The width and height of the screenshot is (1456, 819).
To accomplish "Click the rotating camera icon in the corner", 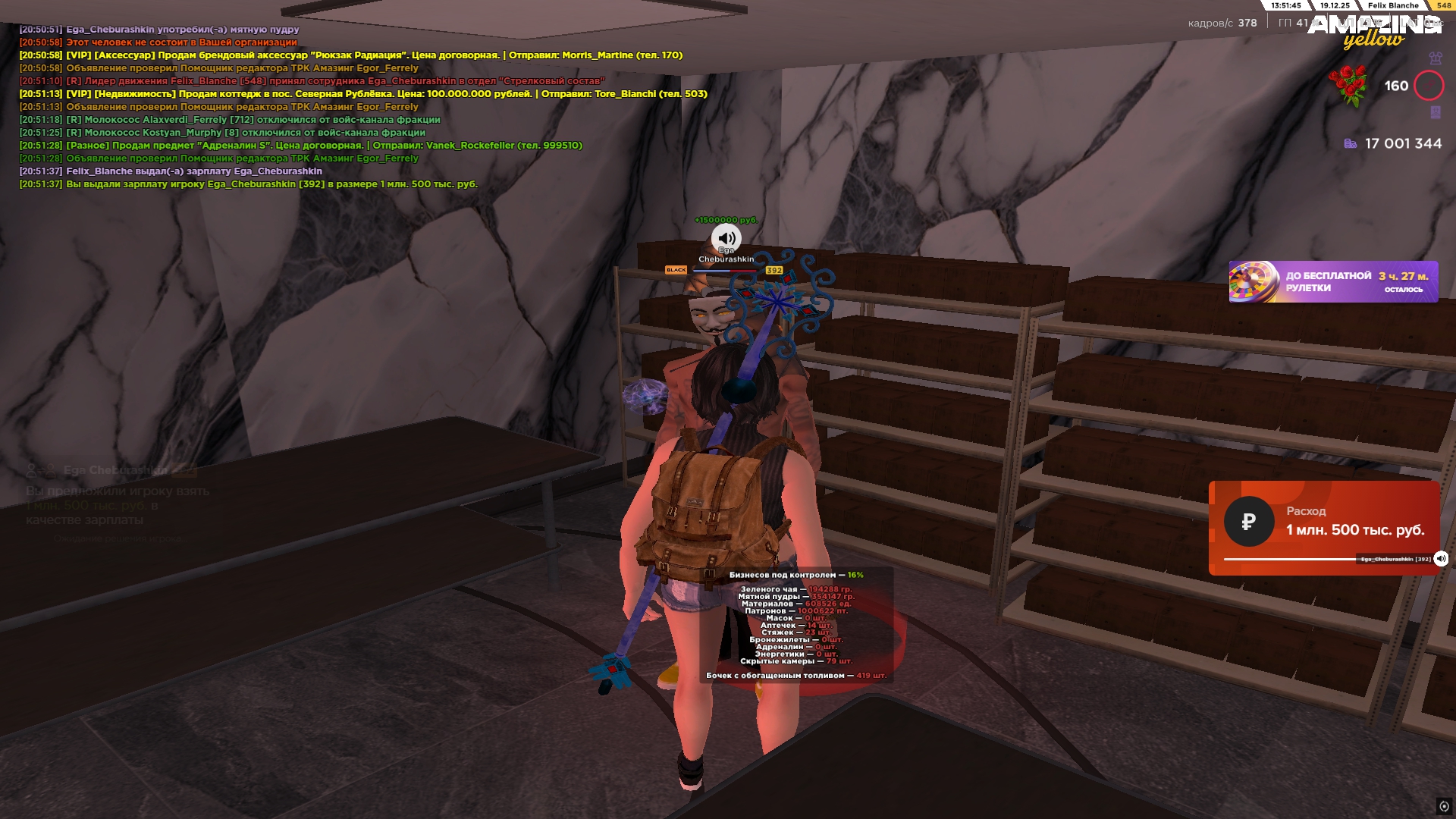I will [x=1444, y=806].
